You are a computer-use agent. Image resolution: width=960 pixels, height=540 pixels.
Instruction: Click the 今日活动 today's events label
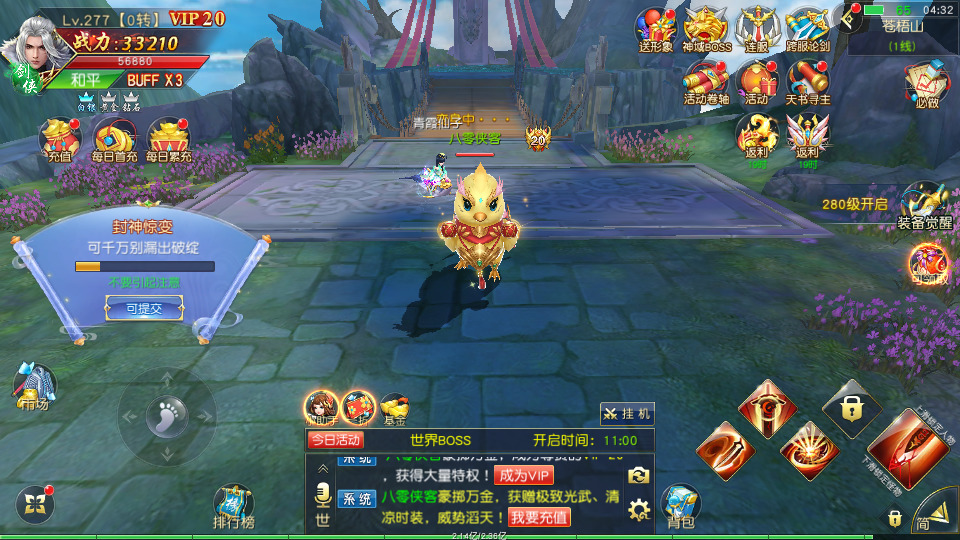click(335, 440)
